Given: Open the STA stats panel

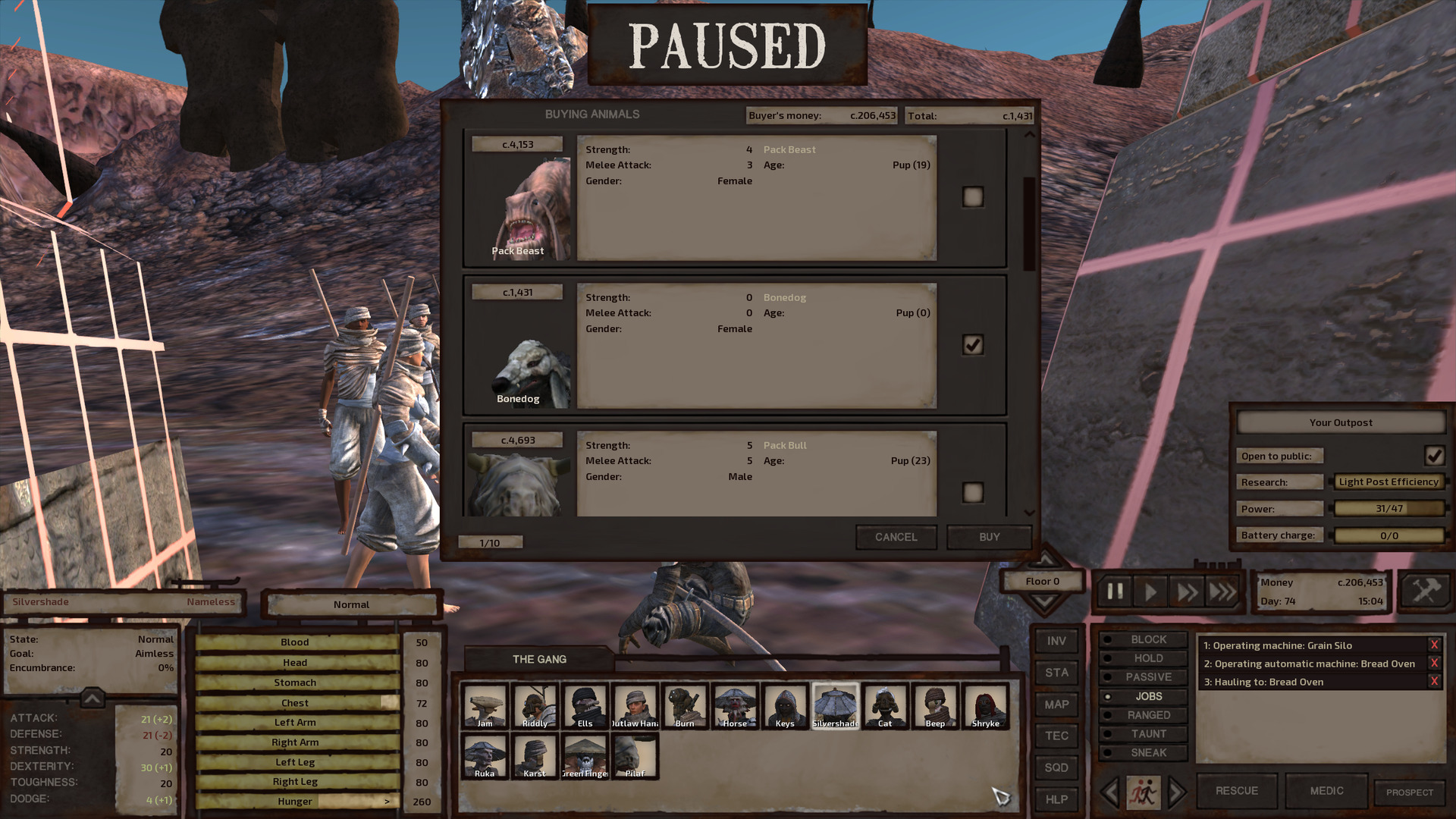Looking at the screenshot, I should [x=1056, y=673].
